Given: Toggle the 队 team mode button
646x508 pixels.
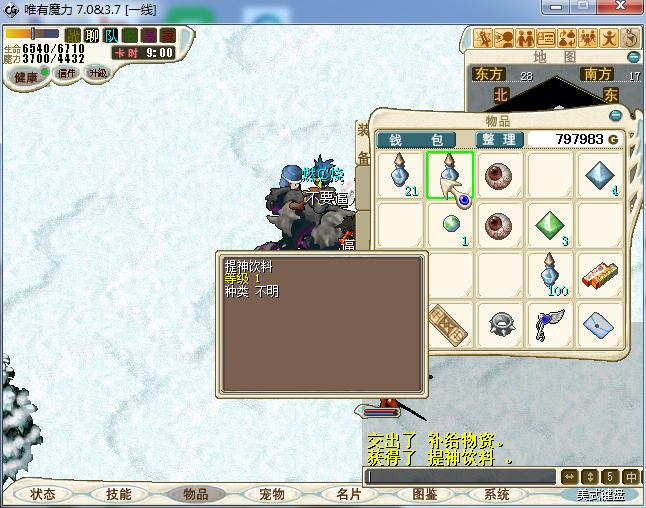Looking at the screenshot, I should tap(110, 35).
